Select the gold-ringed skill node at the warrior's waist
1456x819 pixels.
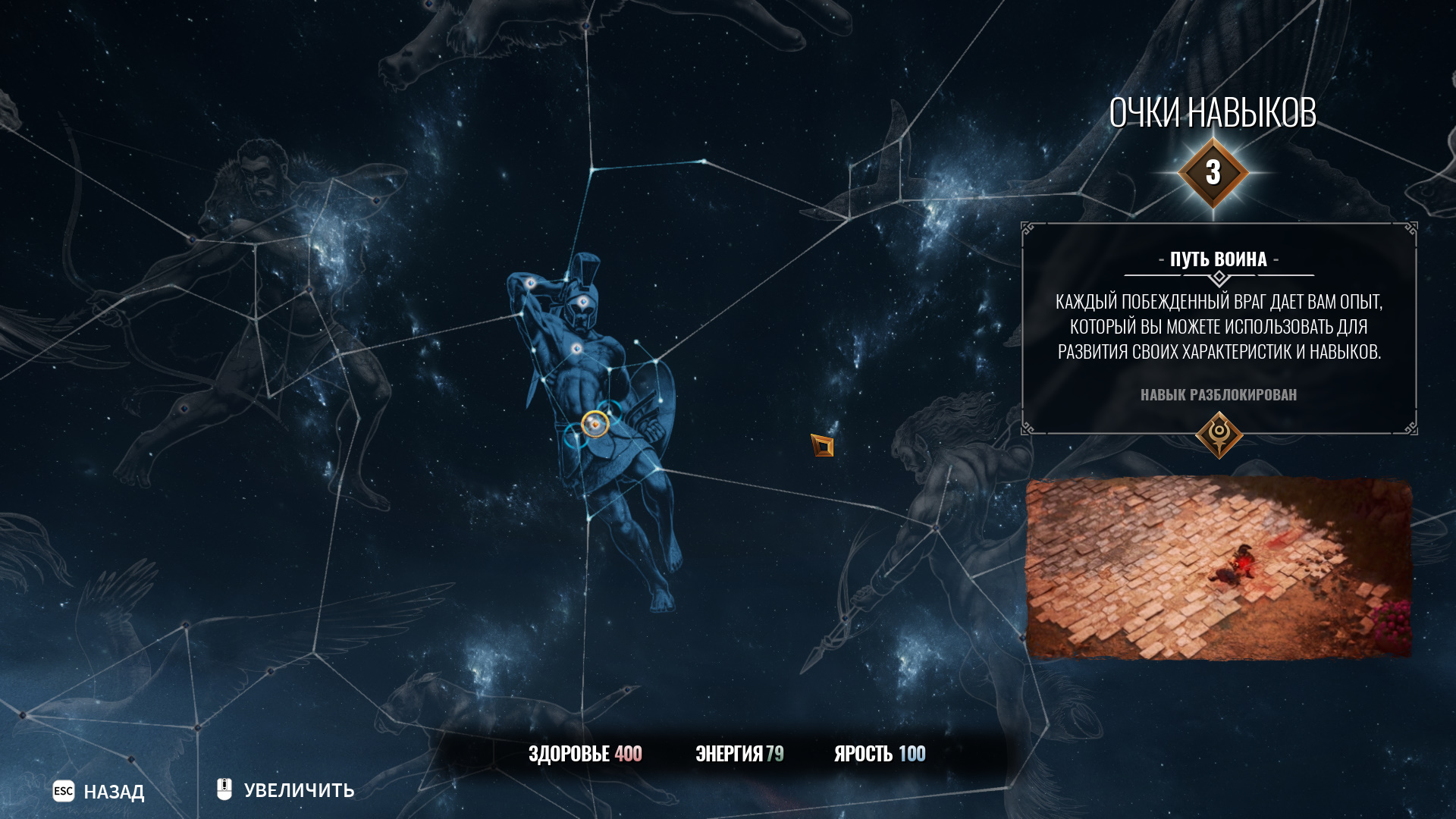(x=595, y=424)
